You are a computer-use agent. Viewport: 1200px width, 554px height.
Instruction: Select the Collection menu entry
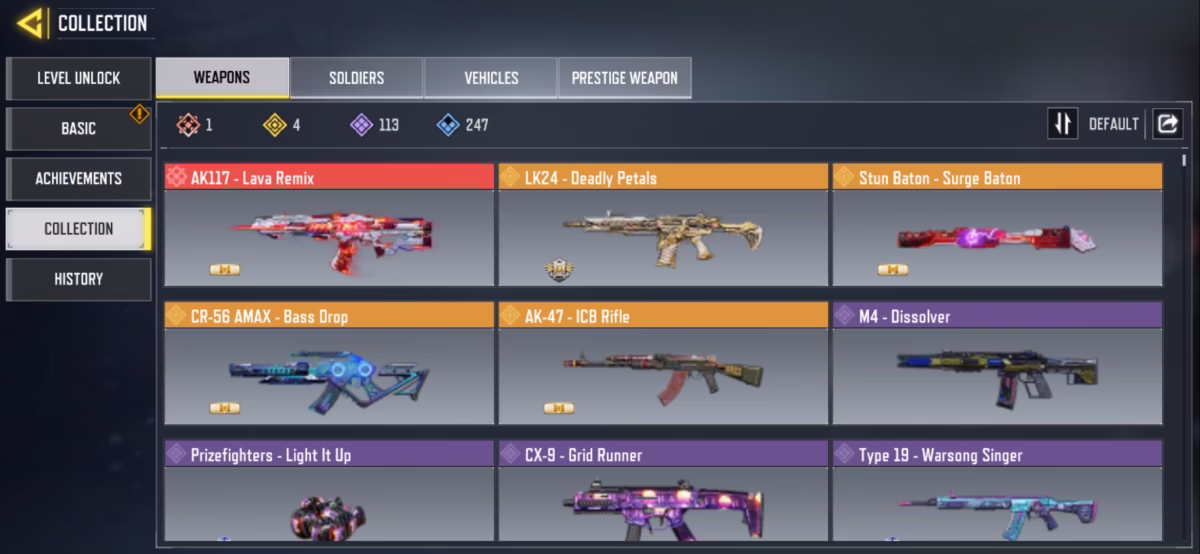click(x=79, y=228)
